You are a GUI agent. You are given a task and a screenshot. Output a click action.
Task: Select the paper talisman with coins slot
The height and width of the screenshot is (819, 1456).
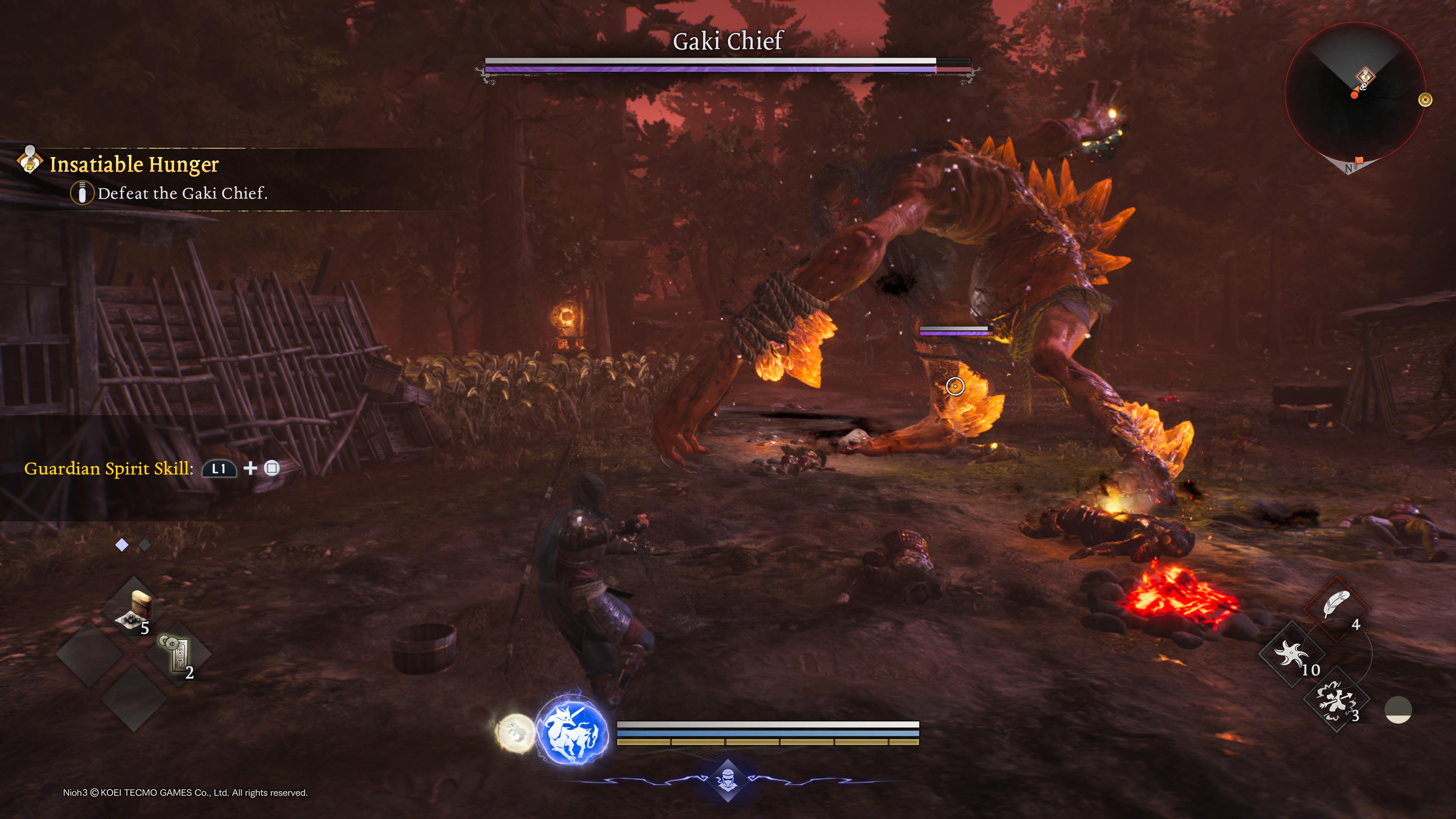pyautogui.click(x=178, y=656)
